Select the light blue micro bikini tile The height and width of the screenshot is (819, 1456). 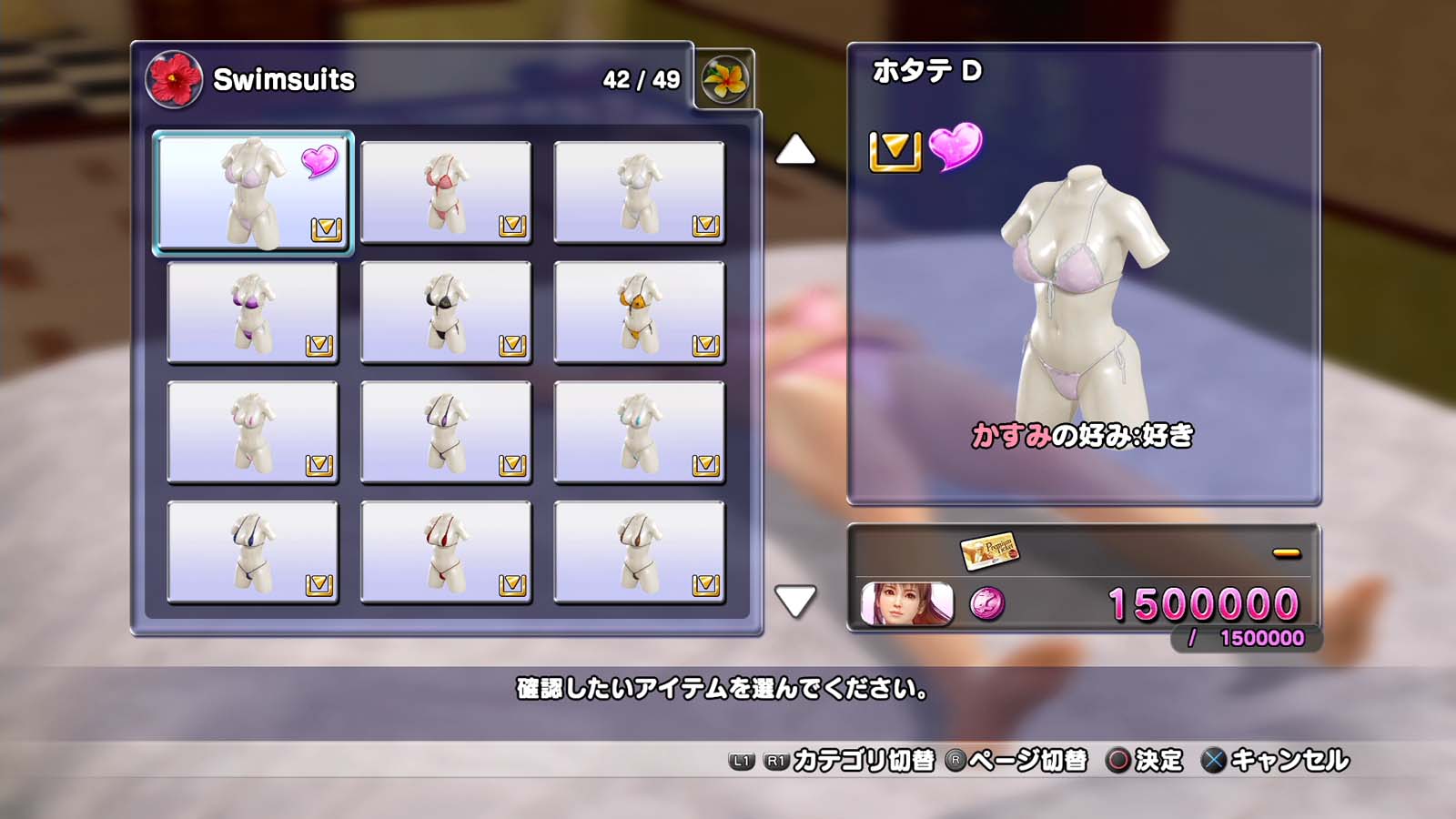click(x=639, y=432)
